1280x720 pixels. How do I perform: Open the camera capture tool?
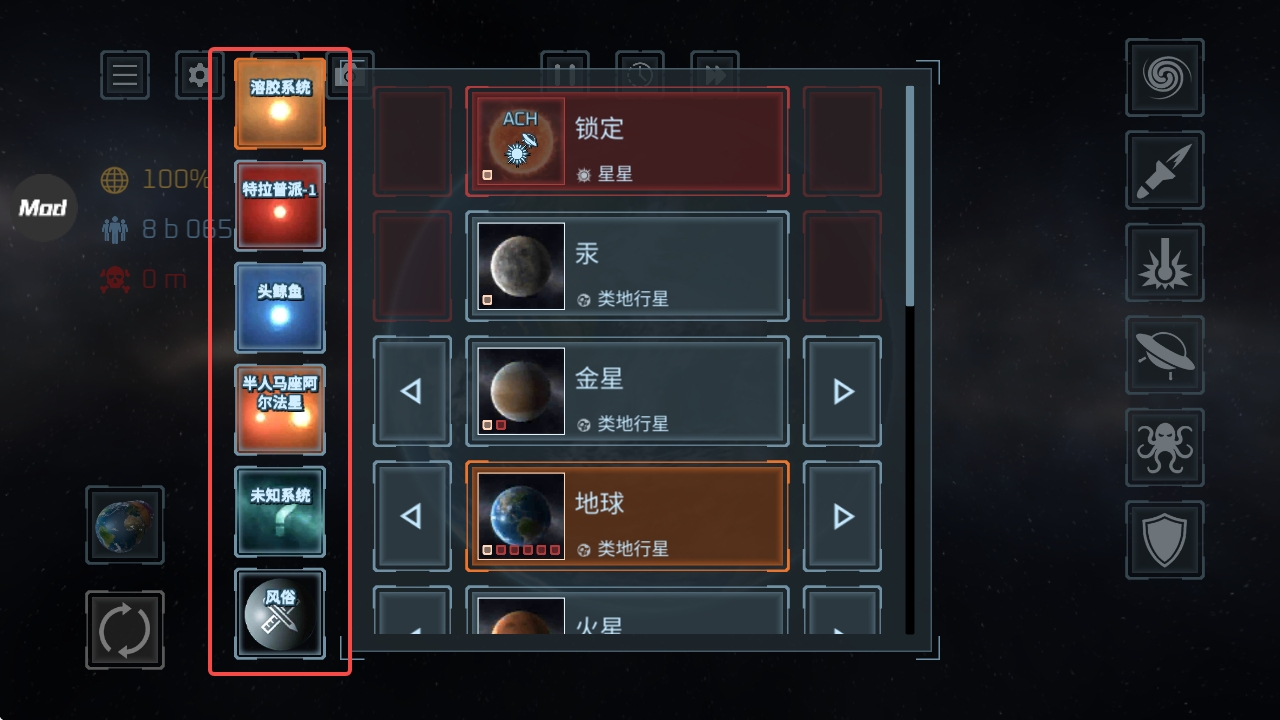[351, 75]
